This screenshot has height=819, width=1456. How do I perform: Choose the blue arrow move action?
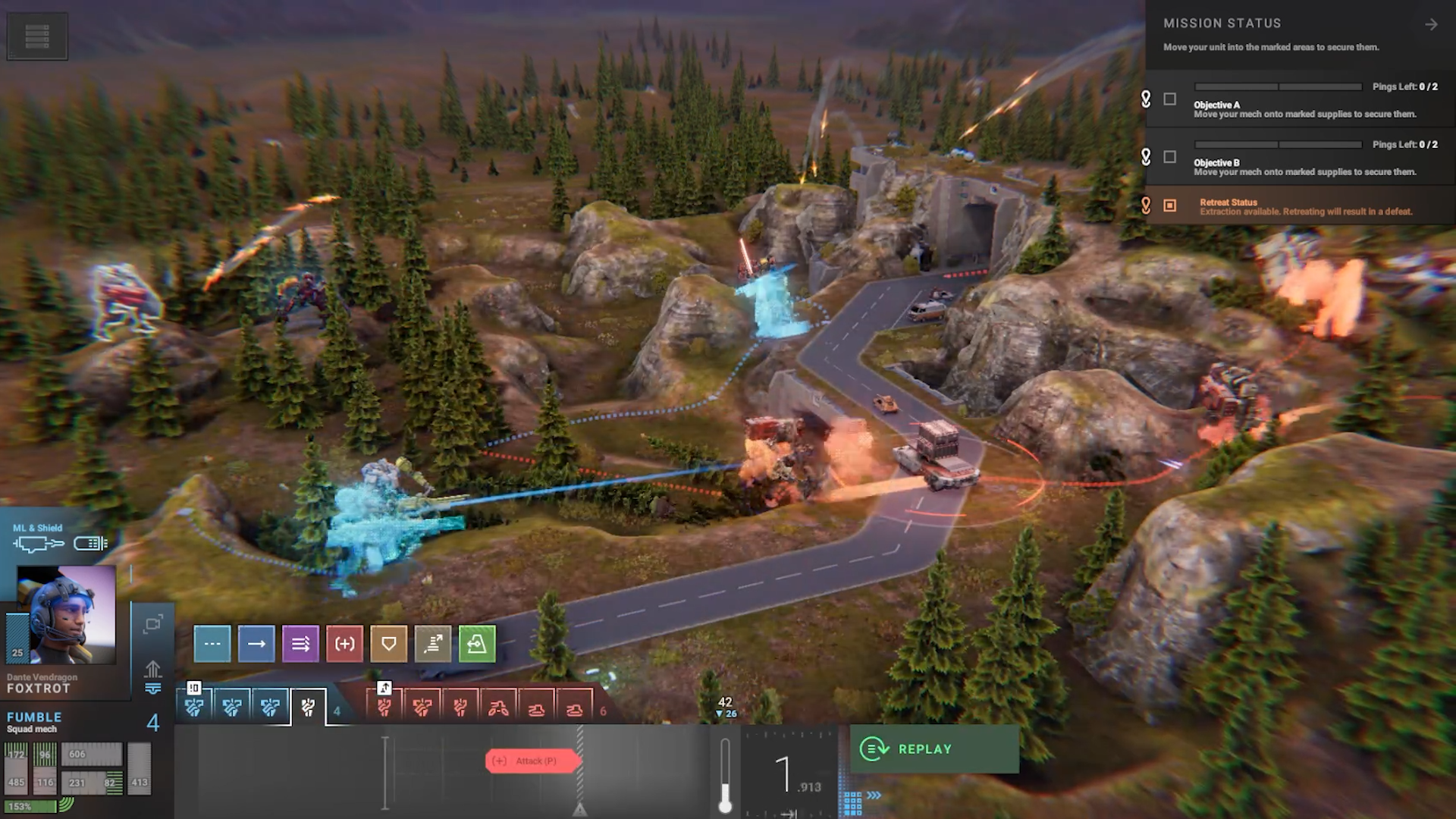256,644
